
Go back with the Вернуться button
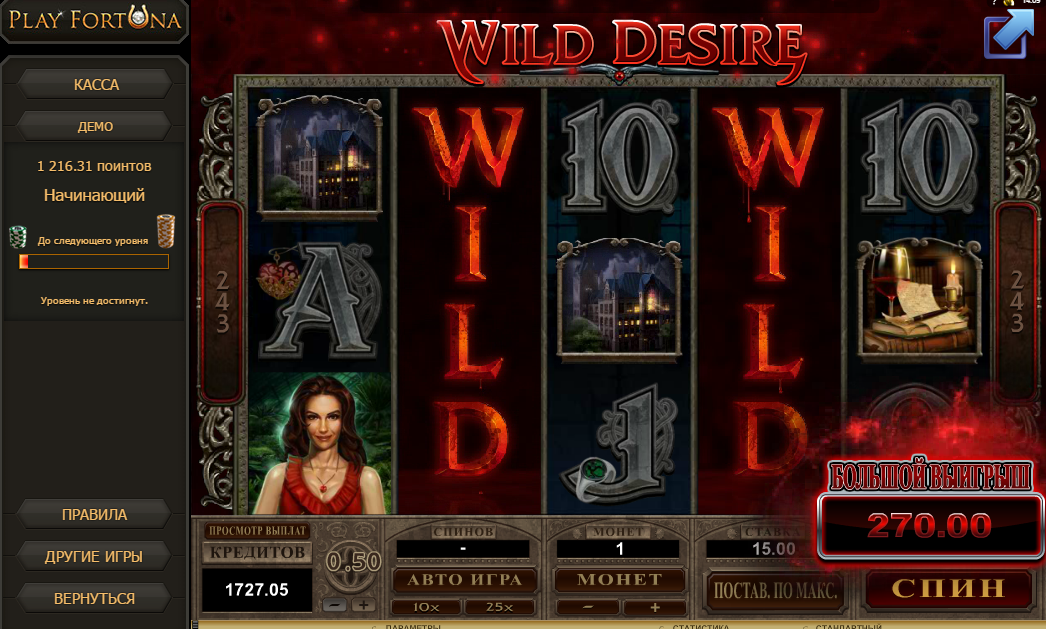pos(94,598)
